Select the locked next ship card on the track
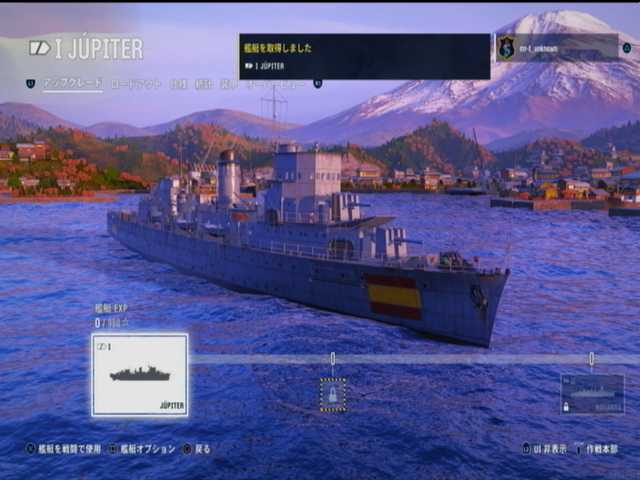The image size is (640, 480). [x=592, y=394]
